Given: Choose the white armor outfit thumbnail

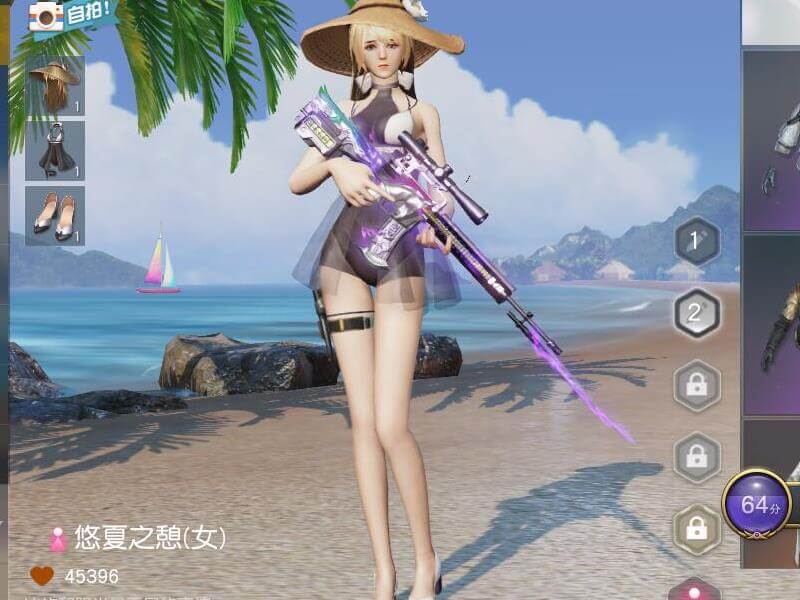Looking at the screenshot, I should pos(773,140).
